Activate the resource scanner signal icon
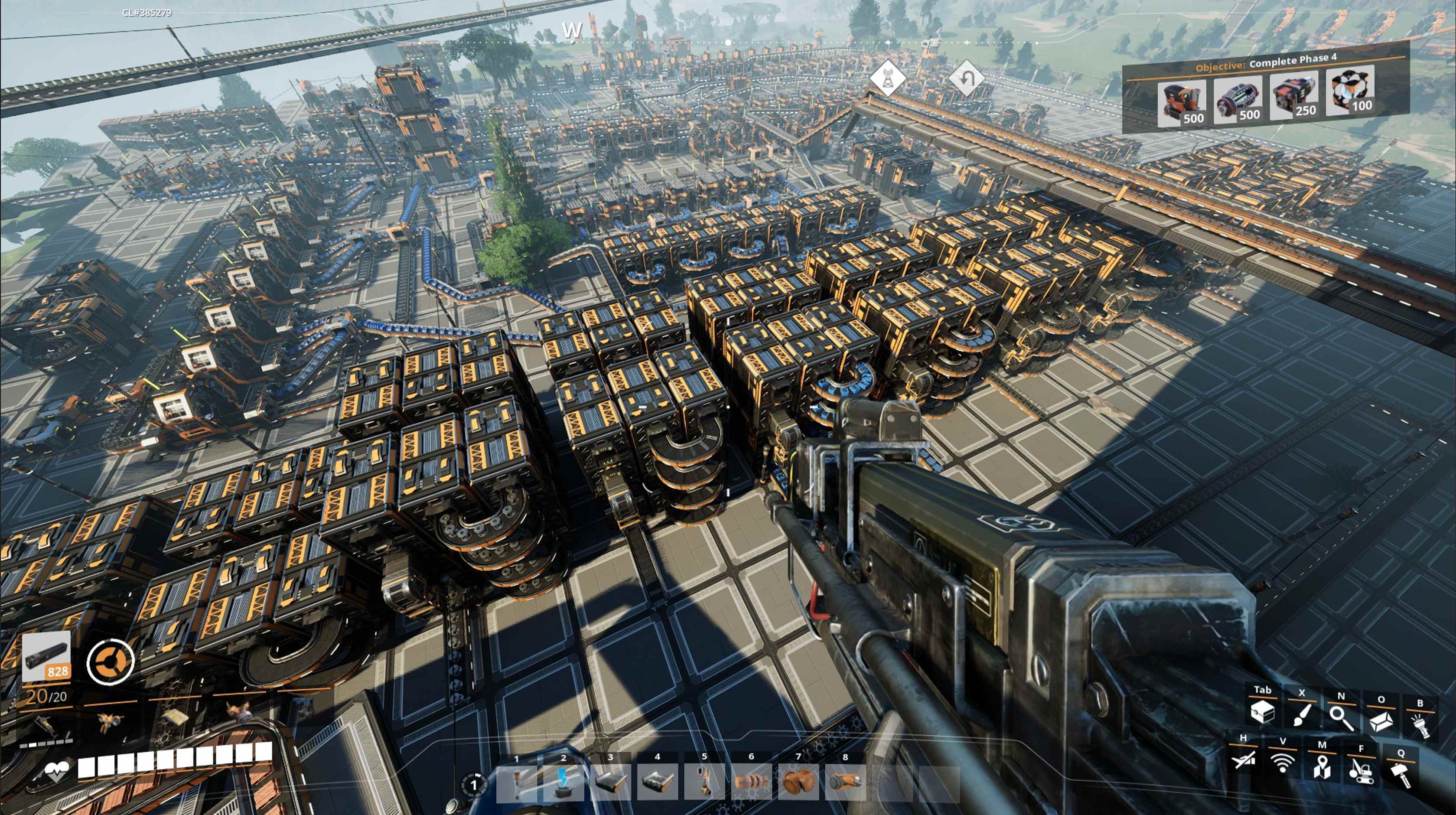1456x815 pixels. pos(1282,763)
